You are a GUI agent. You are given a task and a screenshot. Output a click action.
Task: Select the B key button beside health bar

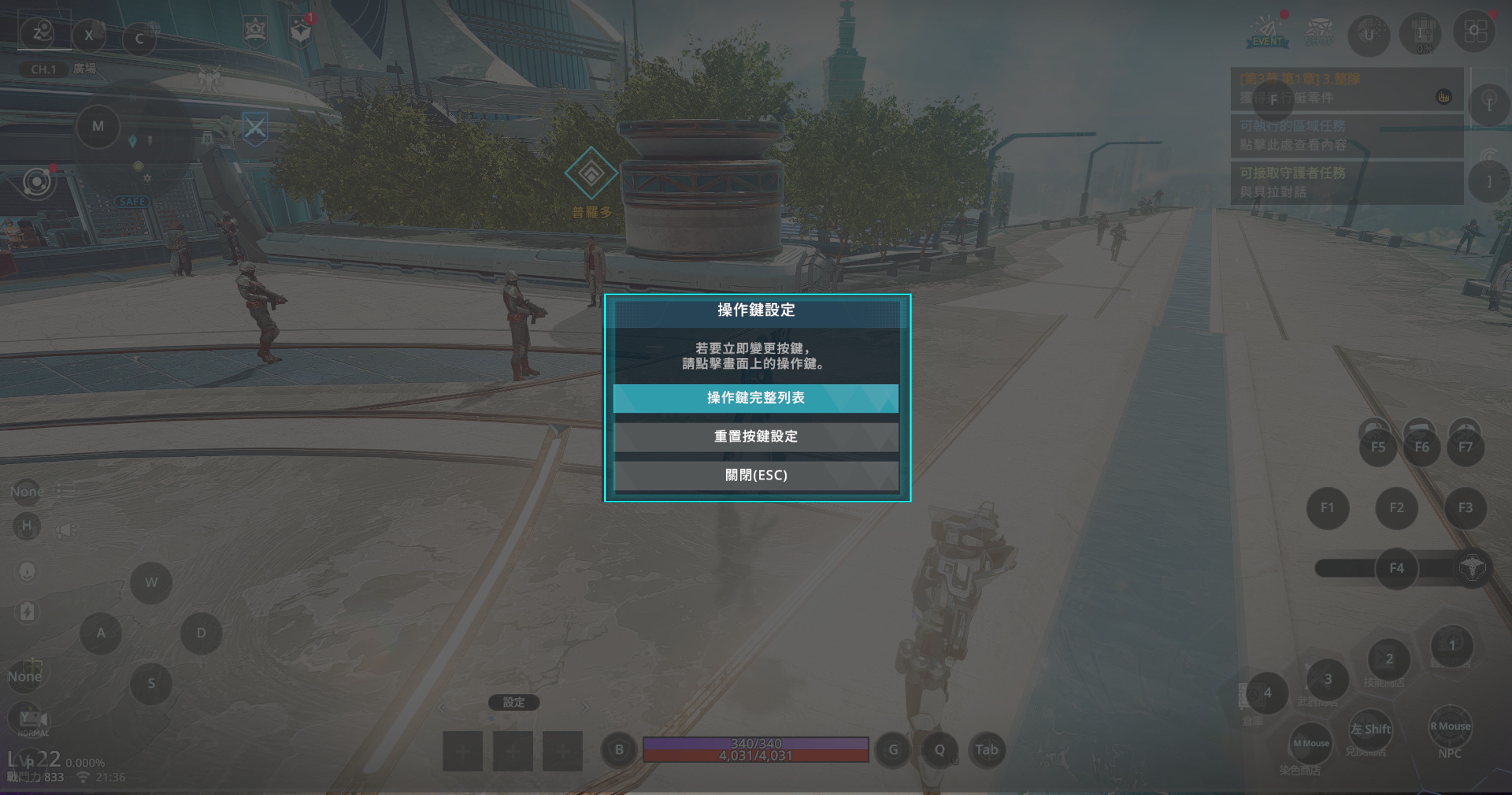click(619, 750)
